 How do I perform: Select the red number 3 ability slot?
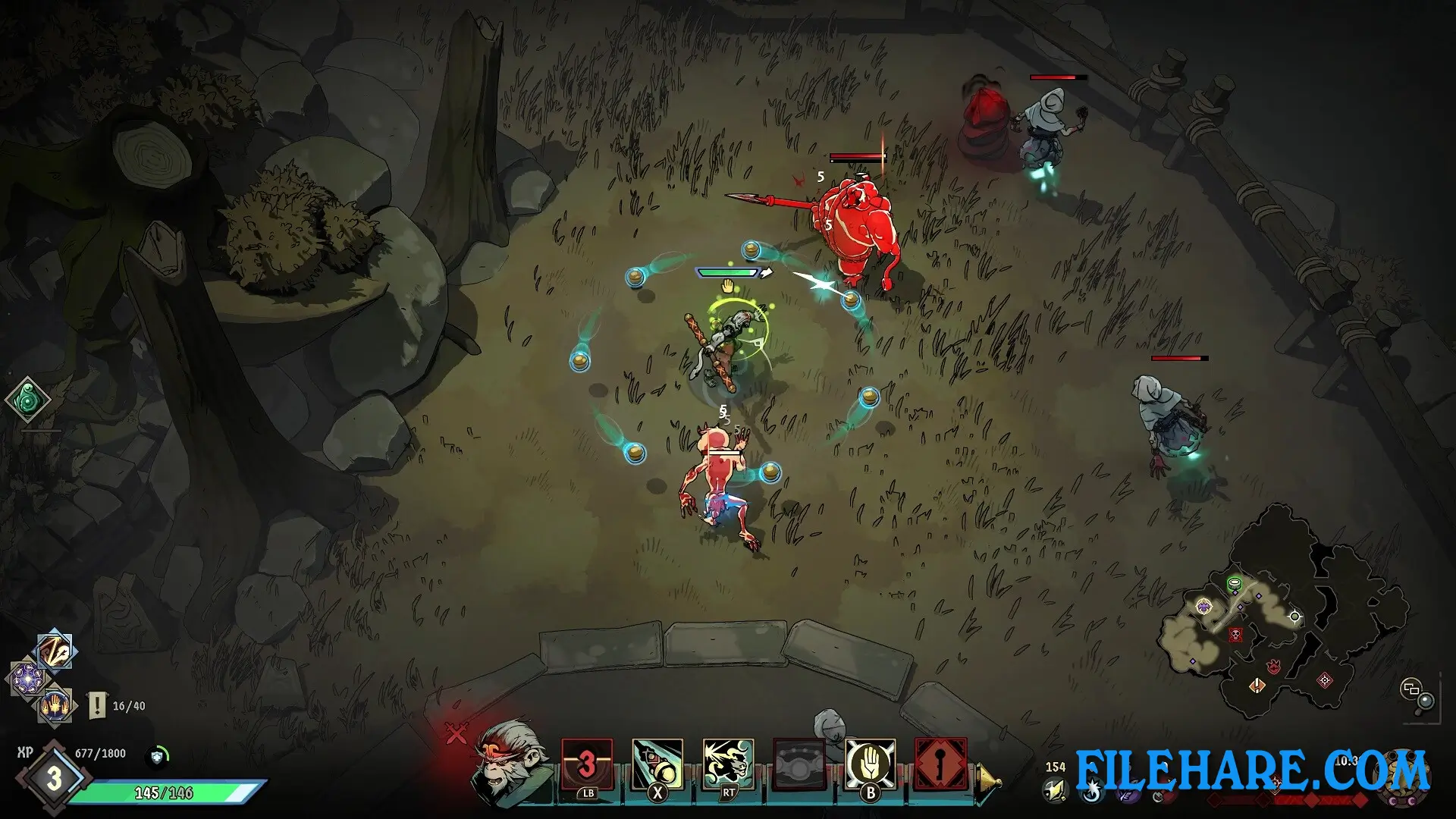587,764
